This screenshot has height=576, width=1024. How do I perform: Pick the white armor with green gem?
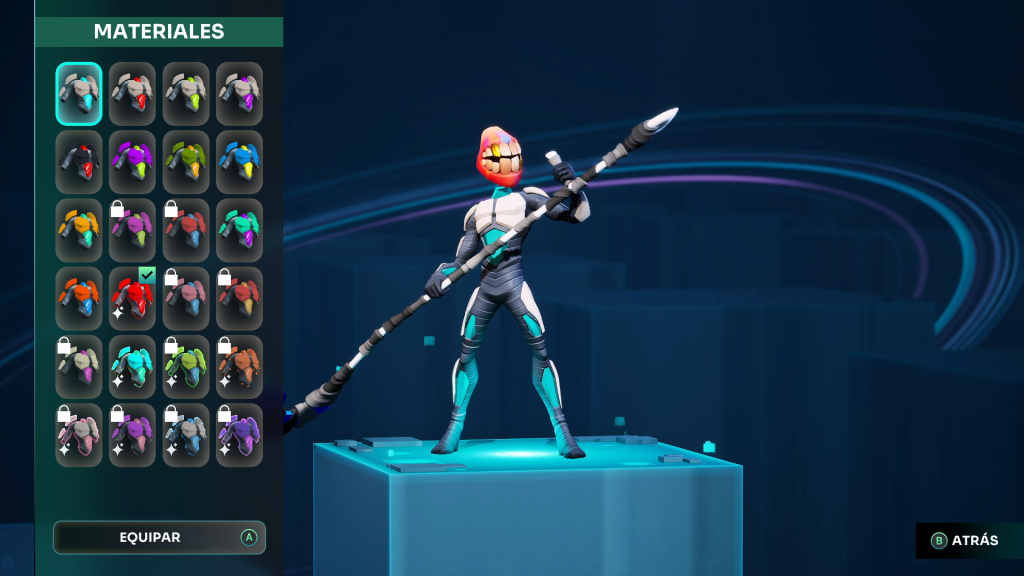pos(186,94)
